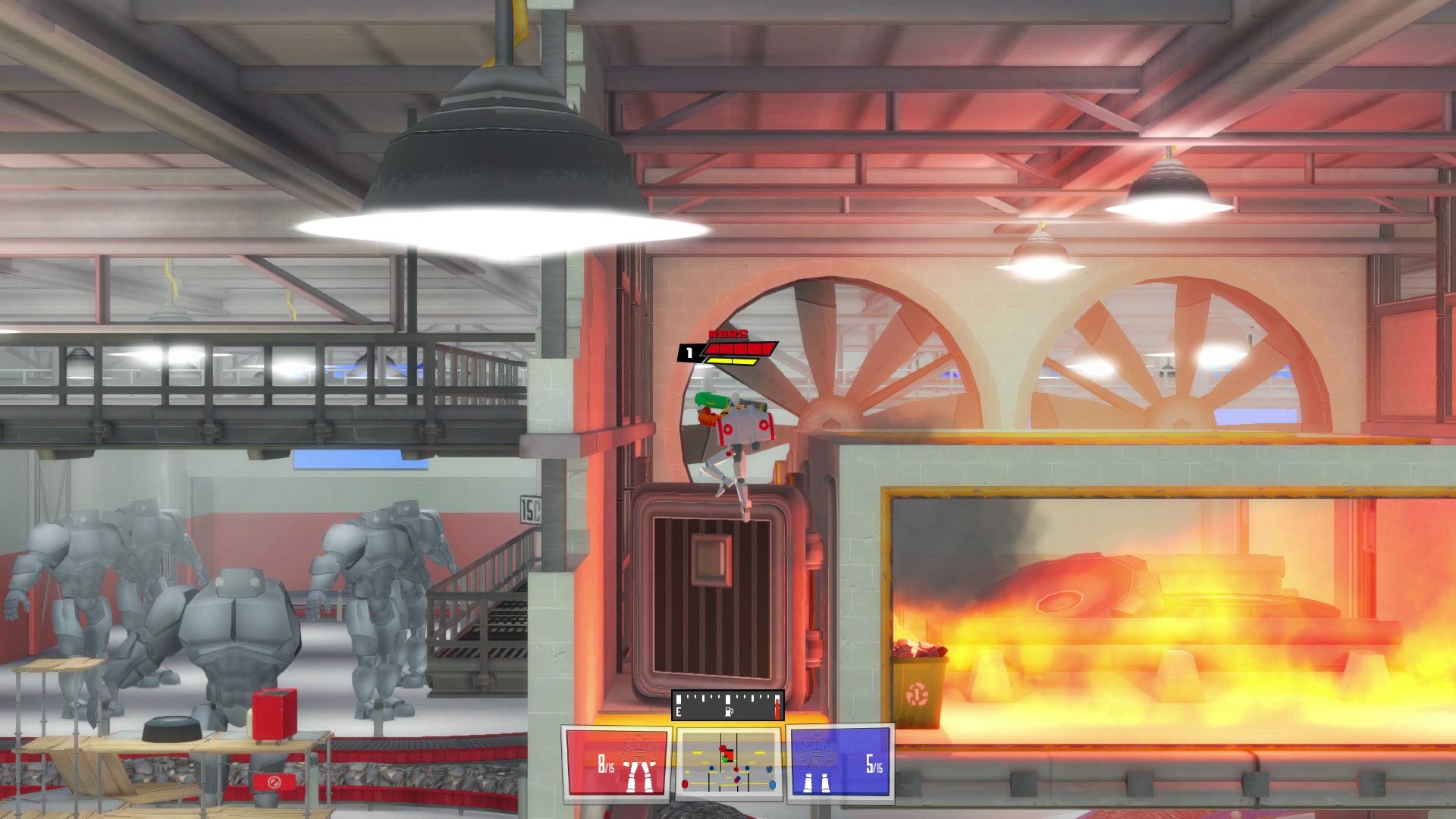This screenshot has width=1456, height=819.
Task: Click the blue mech silhouette on the blue panel
Action: click(817, 752)
